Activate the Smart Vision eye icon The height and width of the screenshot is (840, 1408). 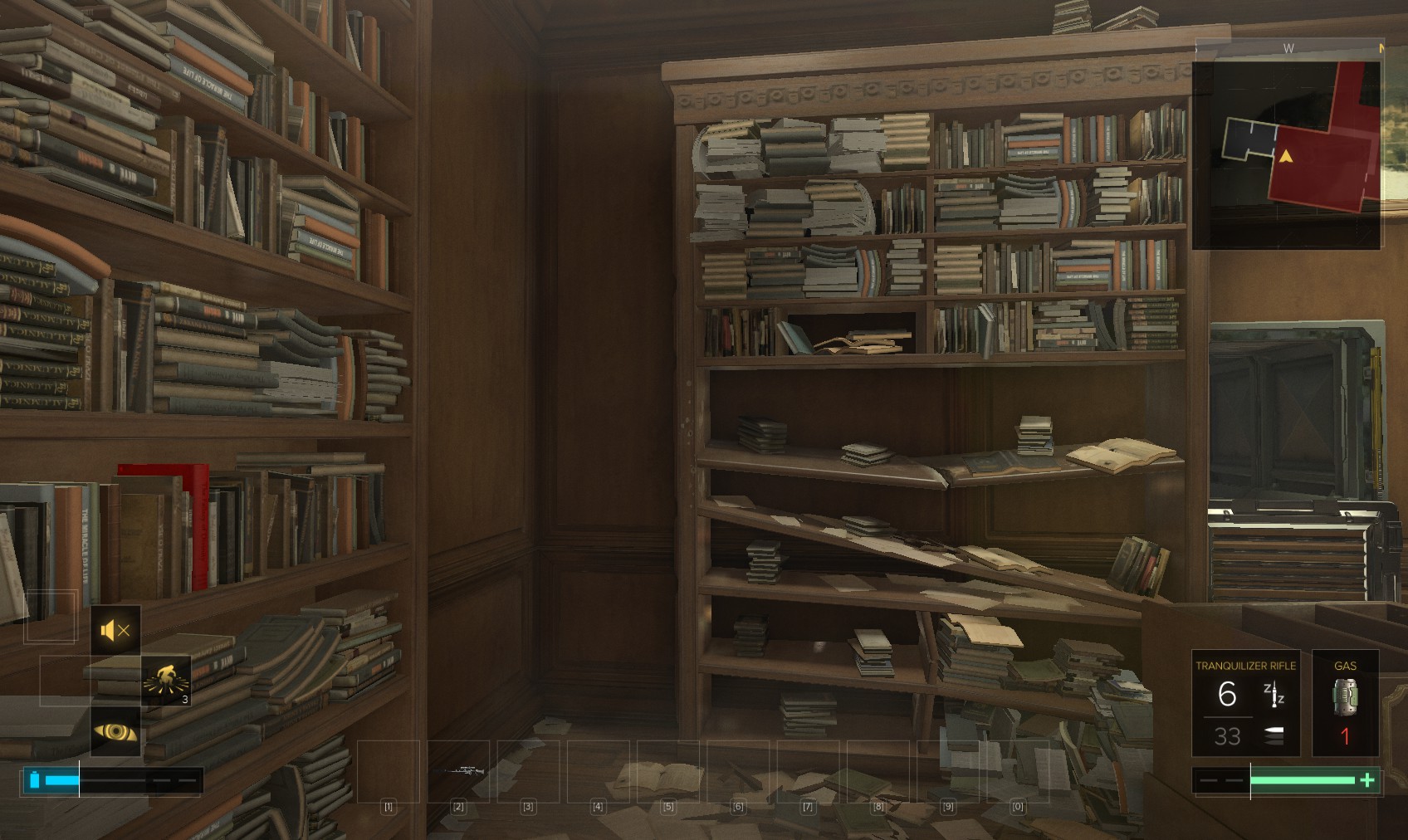click(115, 731)
